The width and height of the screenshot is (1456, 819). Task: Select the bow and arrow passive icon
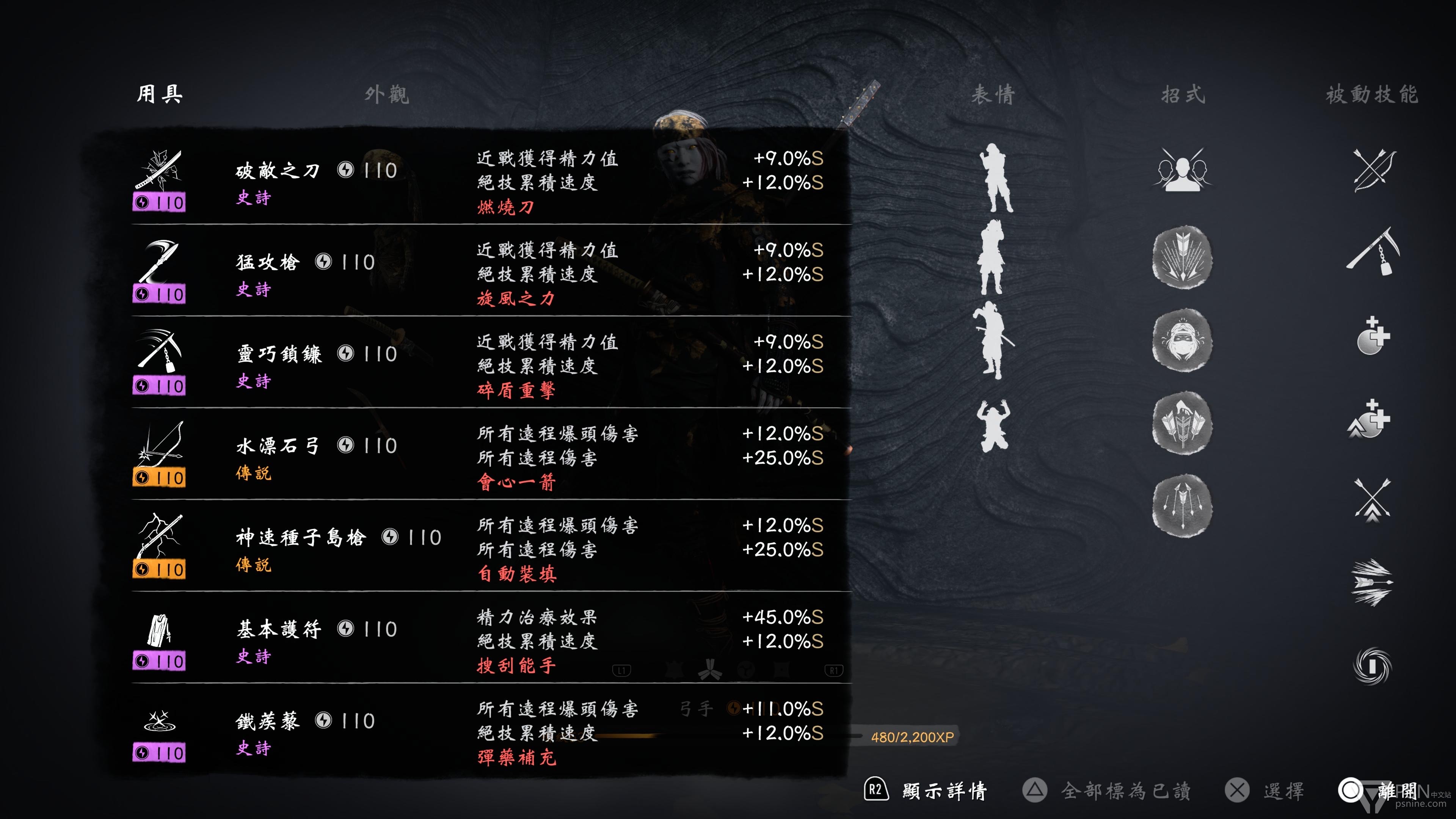(1373, 169)
